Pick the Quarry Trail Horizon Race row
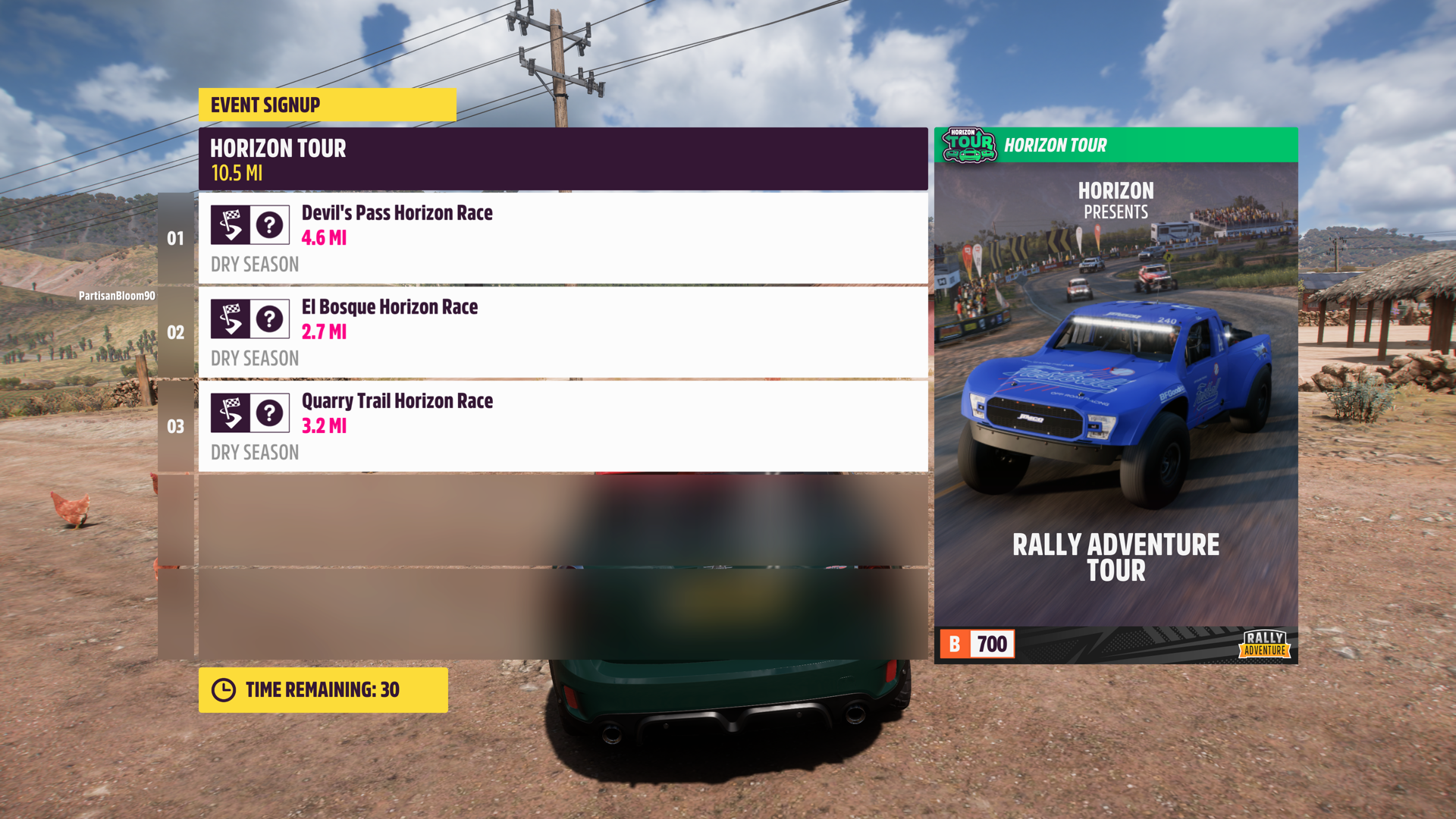 [x=563, y=426]
